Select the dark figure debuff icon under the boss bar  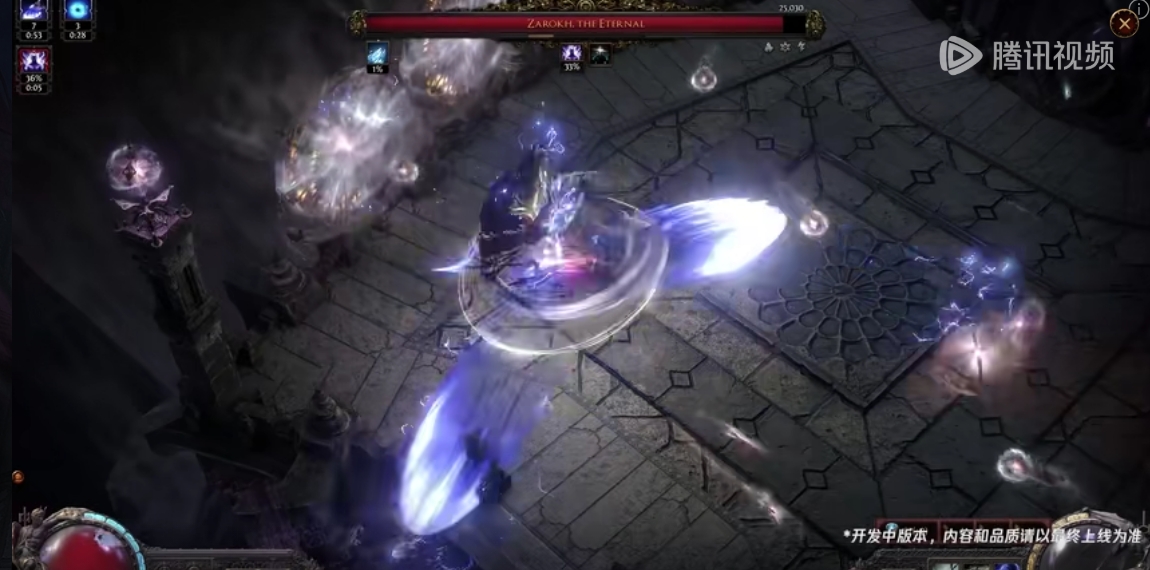pyautogui.click(x=600, y=53)
